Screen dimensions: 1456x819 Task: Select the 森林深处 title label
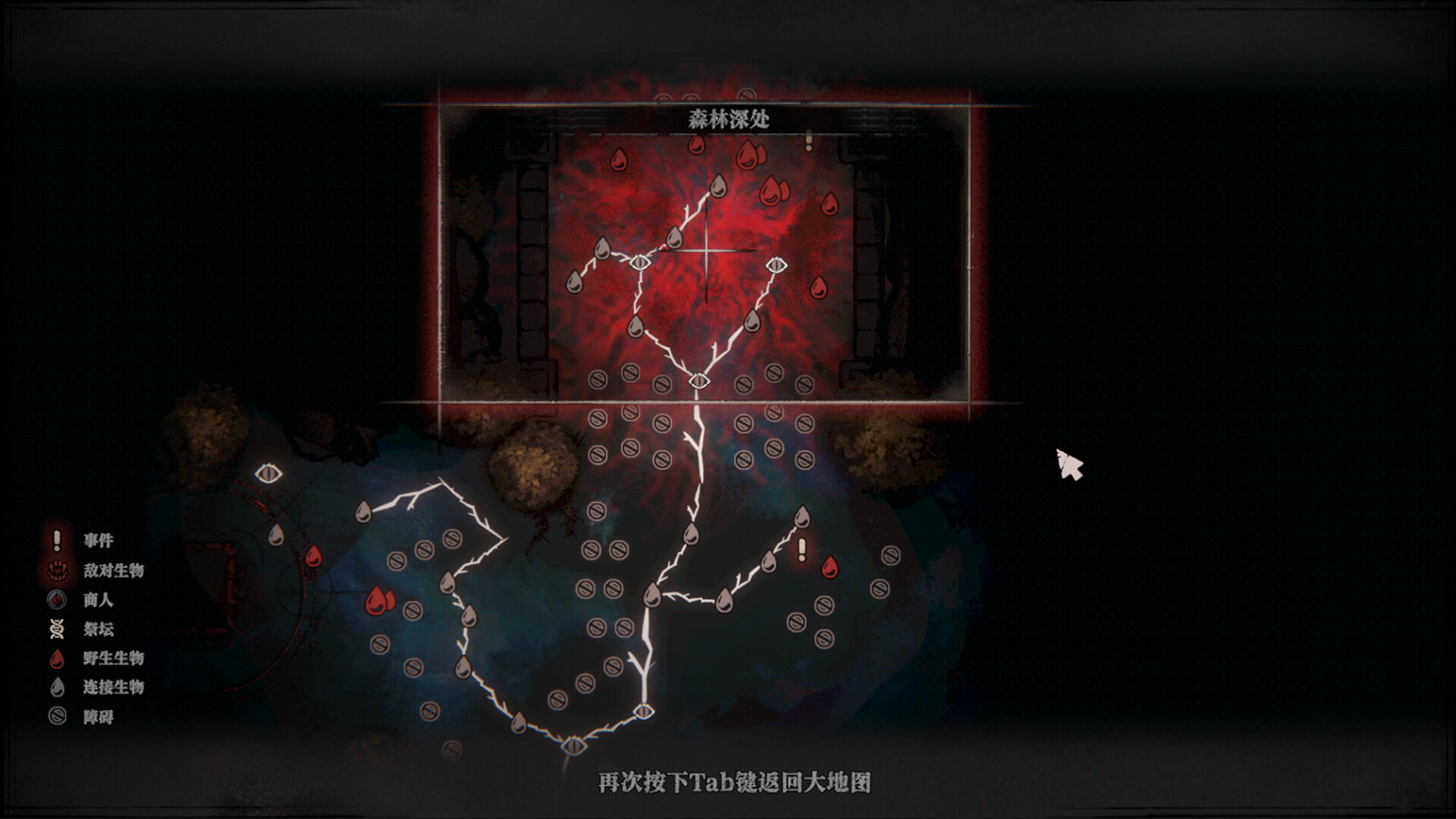[728, 119]
